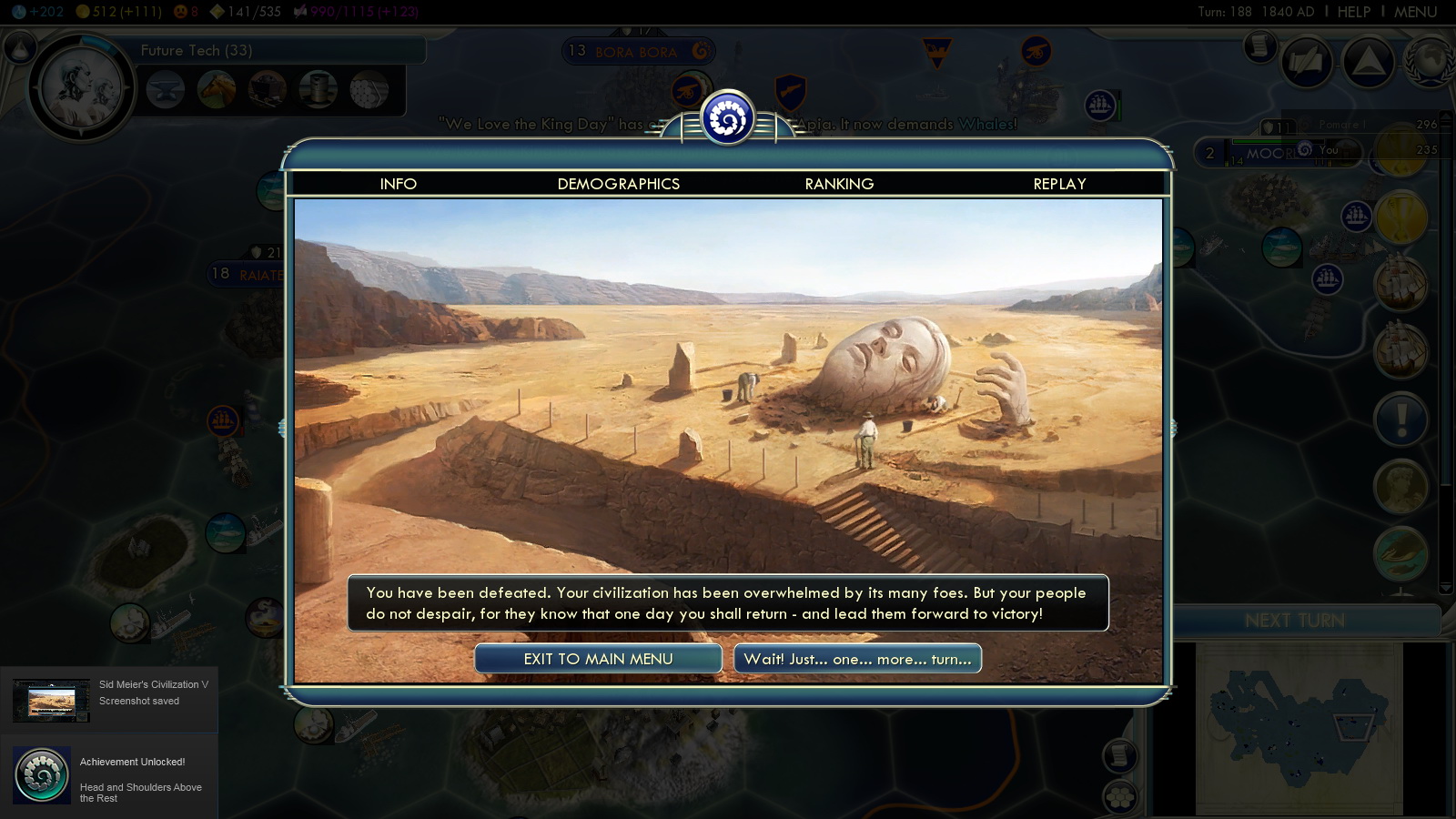The width and height of the screenshot is (1456, 819).
Task: Choose "Wait! Just... one... more... turn..."
Action: point(857,659)
